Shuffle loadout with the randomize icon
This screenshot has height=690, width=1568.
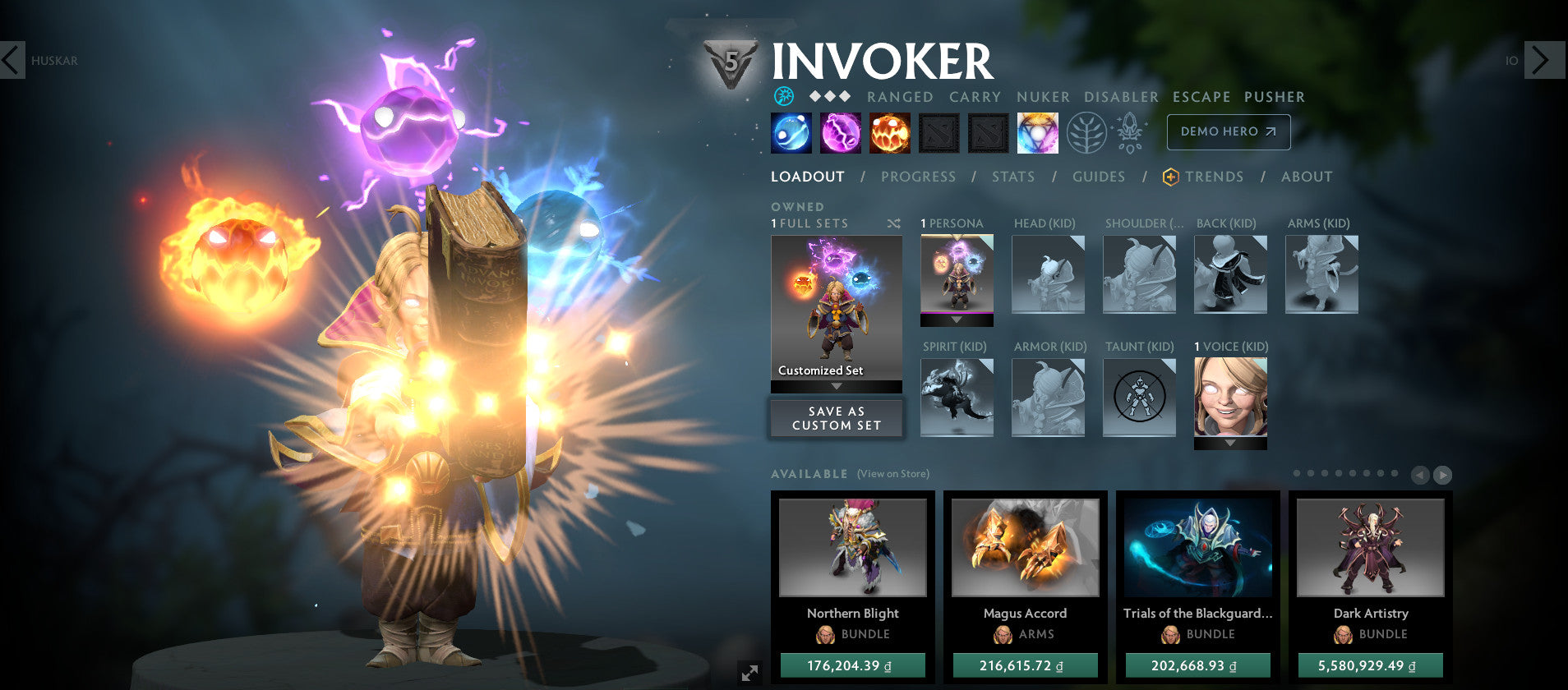[896, 223]
